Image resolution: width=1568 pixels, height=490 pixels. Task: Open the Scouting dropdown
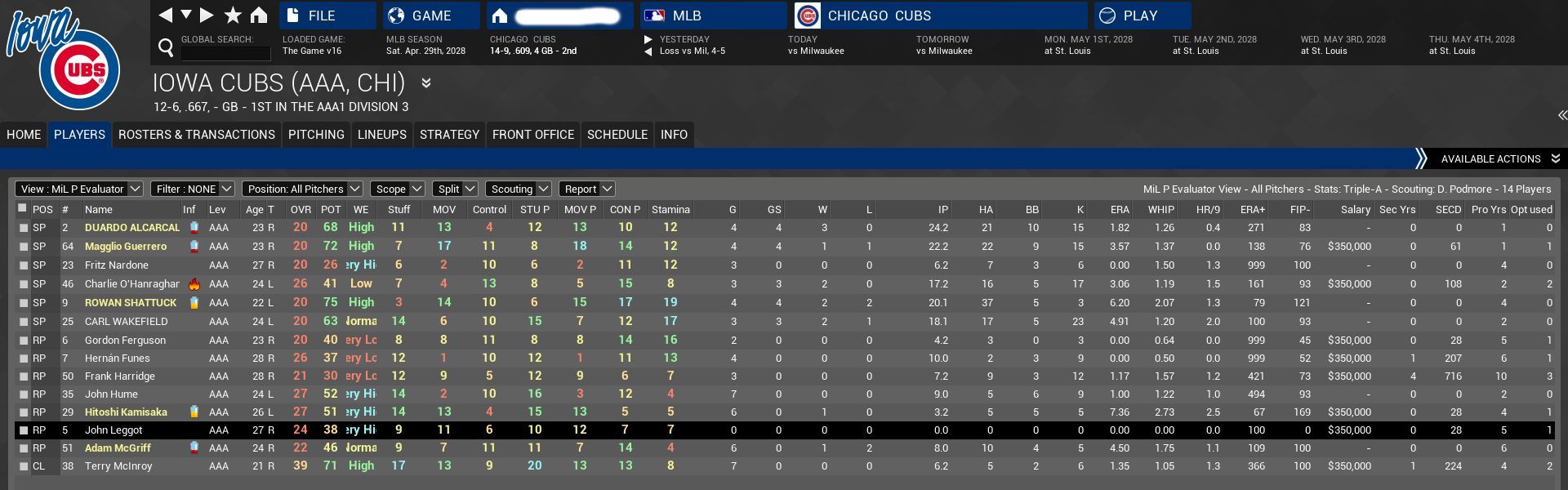[519, 189]
